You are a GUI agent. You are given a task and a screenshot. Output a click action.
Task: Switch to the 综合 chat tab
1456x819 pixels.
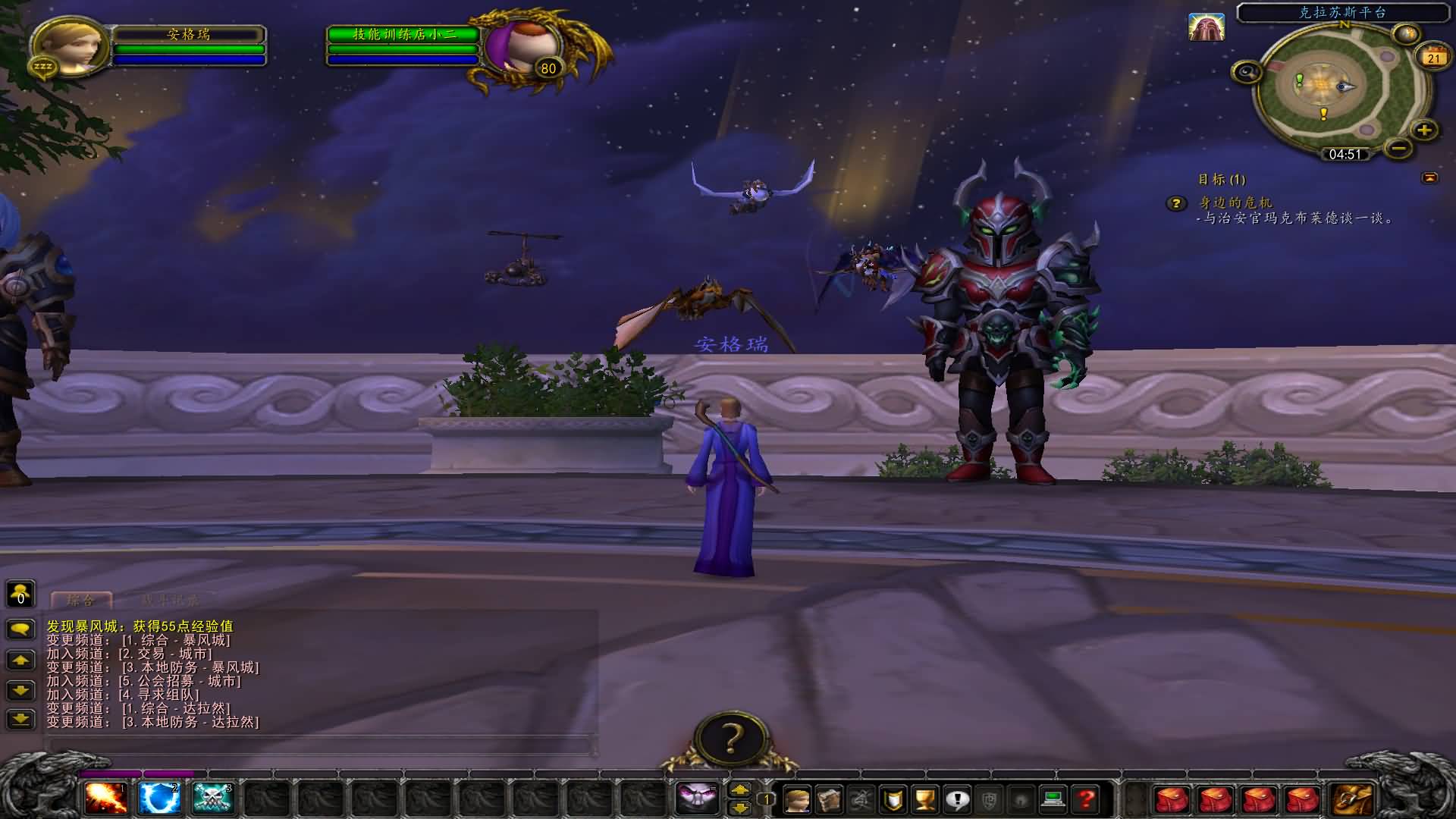(x=81, y=601)
